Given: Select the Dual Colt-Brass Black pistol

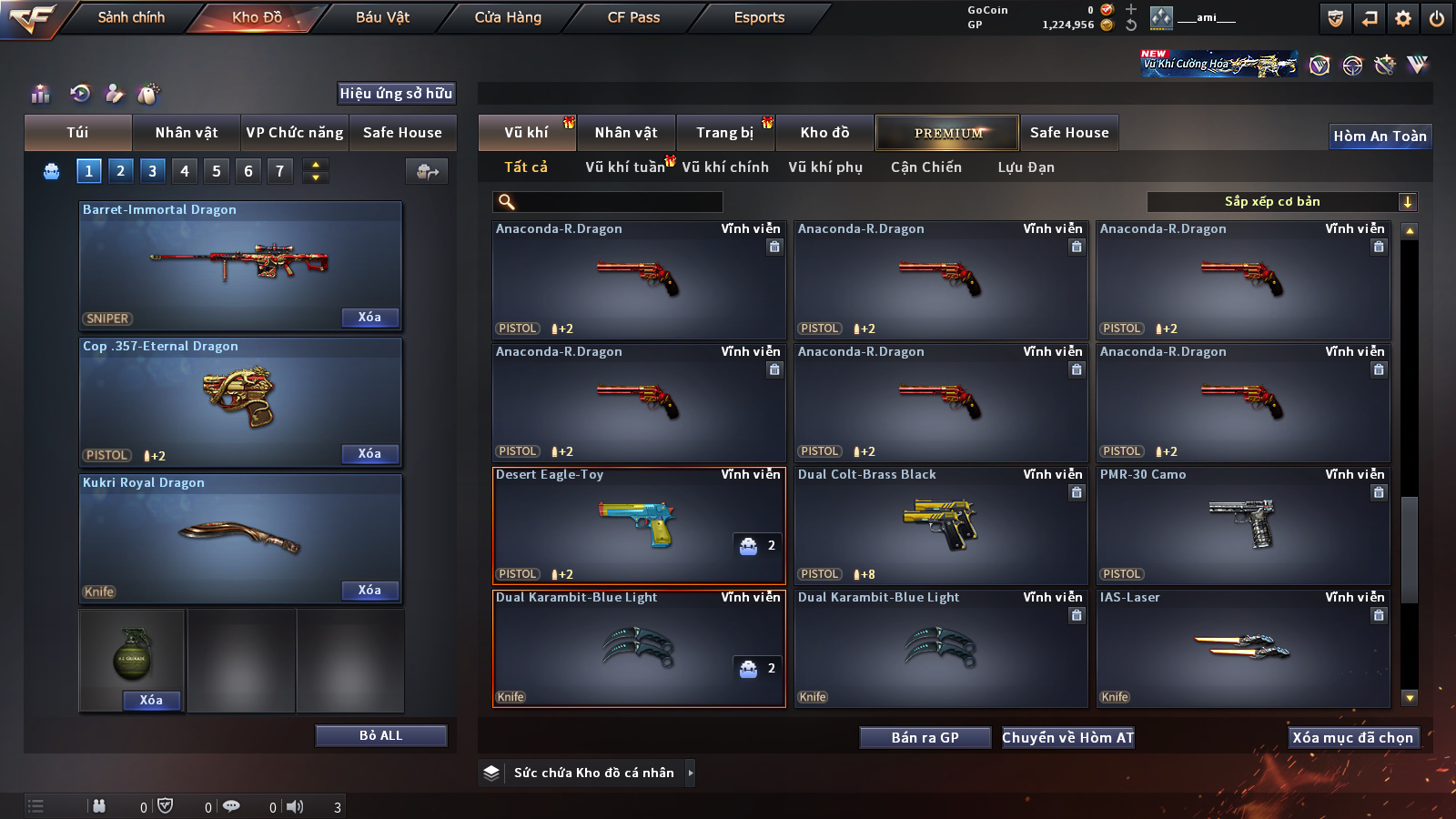Looking at the screenshot, I should 941,525.
